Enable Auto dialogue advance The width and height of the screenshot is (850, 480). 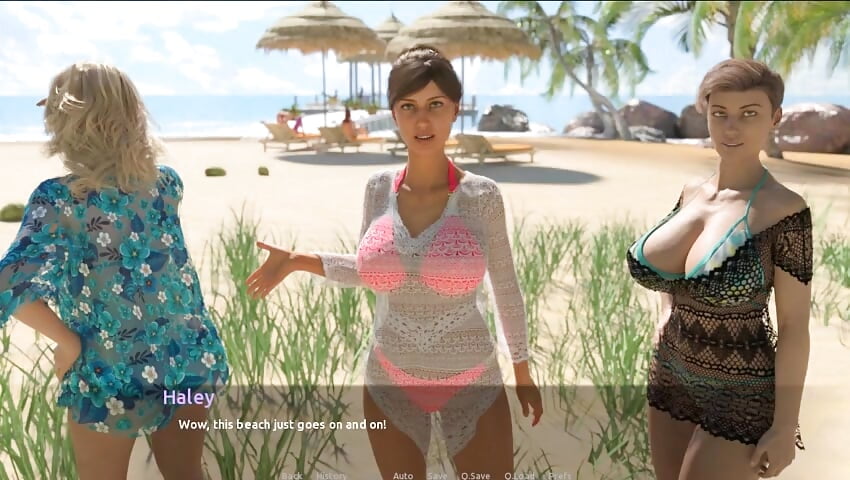(x=403, y=476)
